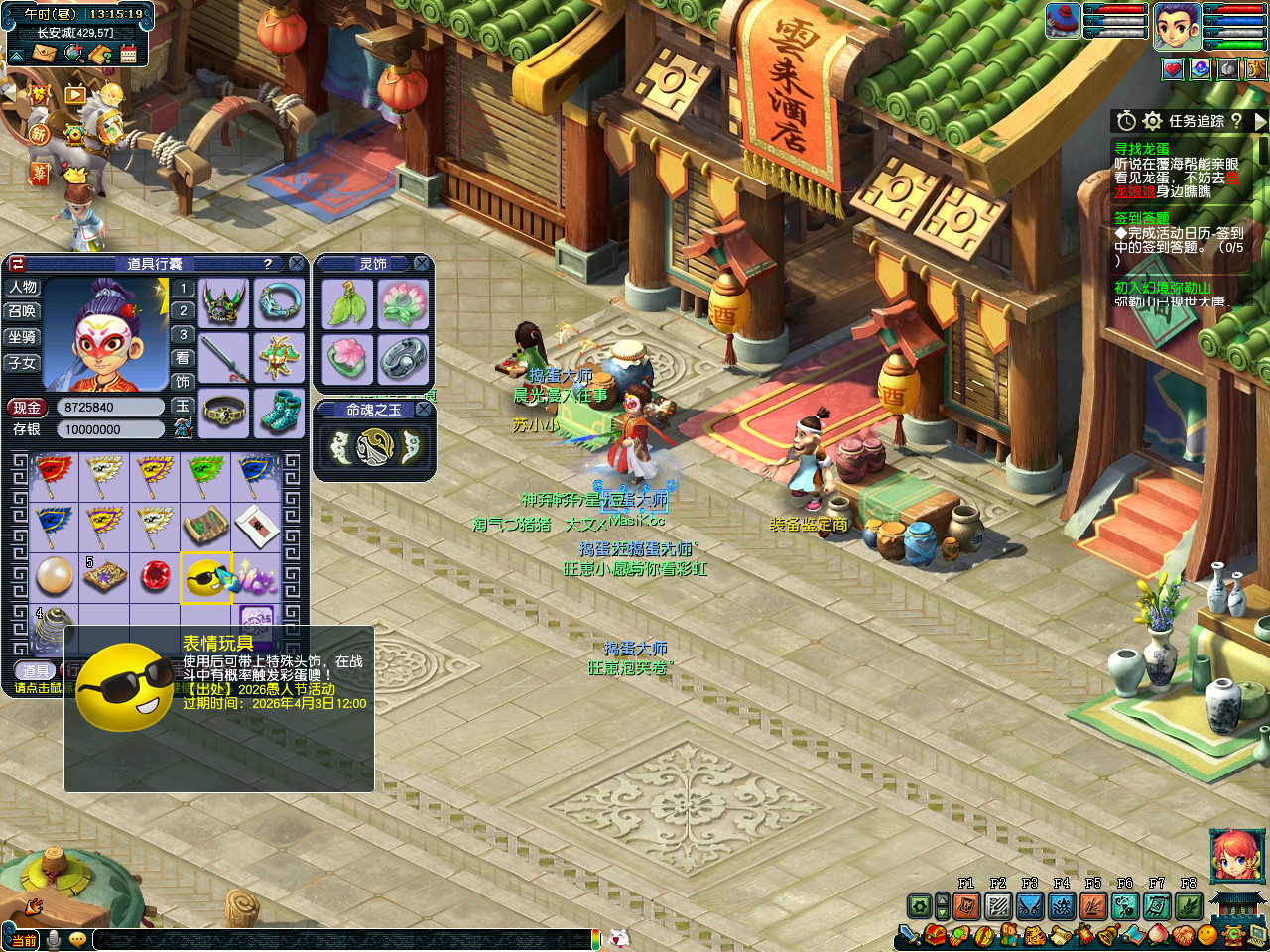Click the pink lotus 灵饰 accessory
Viewport: 1270px width, 952px height.
coord(347,357)
